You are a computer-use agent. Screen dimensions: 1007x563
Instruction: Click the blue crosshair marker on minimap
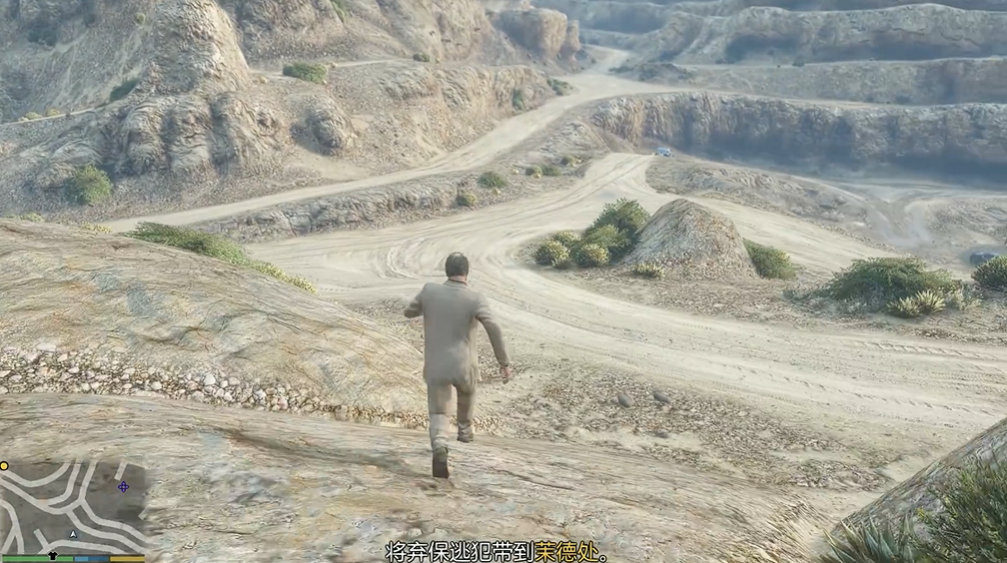pyautogui.click(x=123, y=487)
